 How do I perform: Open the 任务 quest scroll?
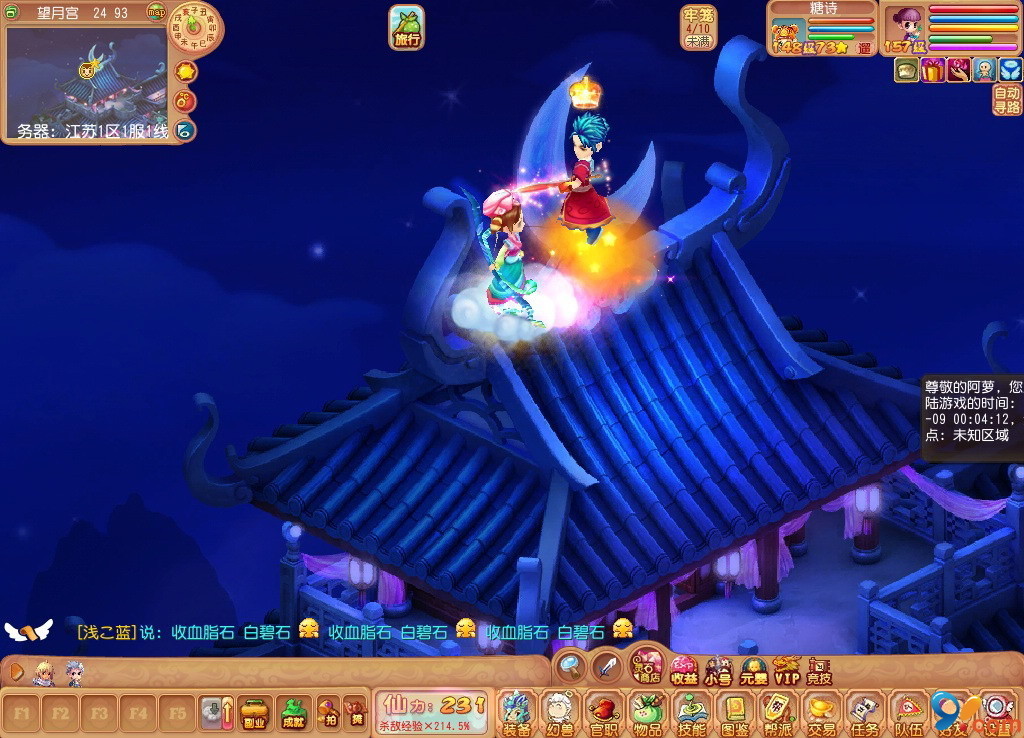pyautogui.click(x=865, y=712)
